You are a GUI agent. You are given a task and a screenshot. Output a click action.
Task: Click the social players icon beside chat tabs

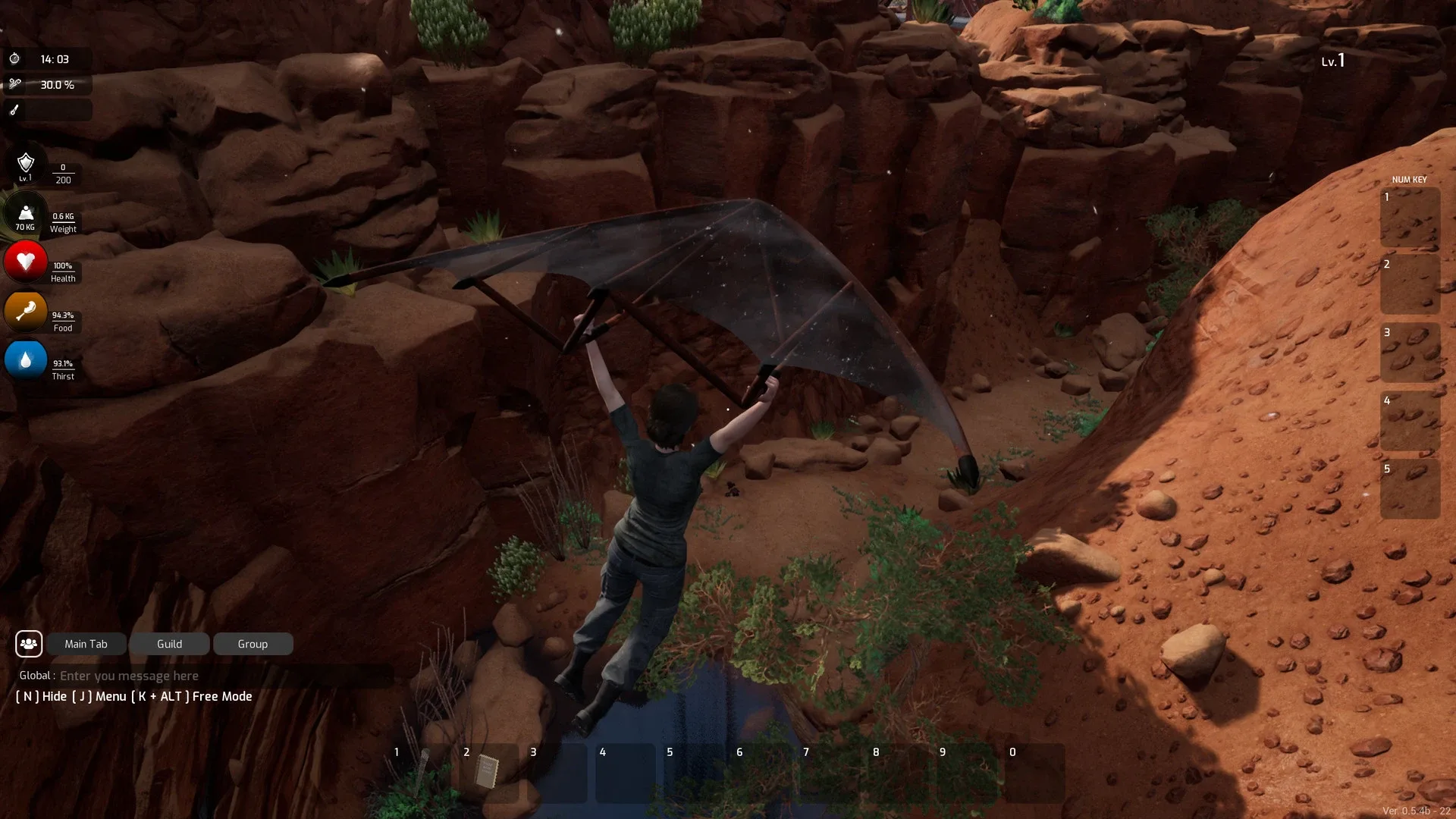[28, 643]
